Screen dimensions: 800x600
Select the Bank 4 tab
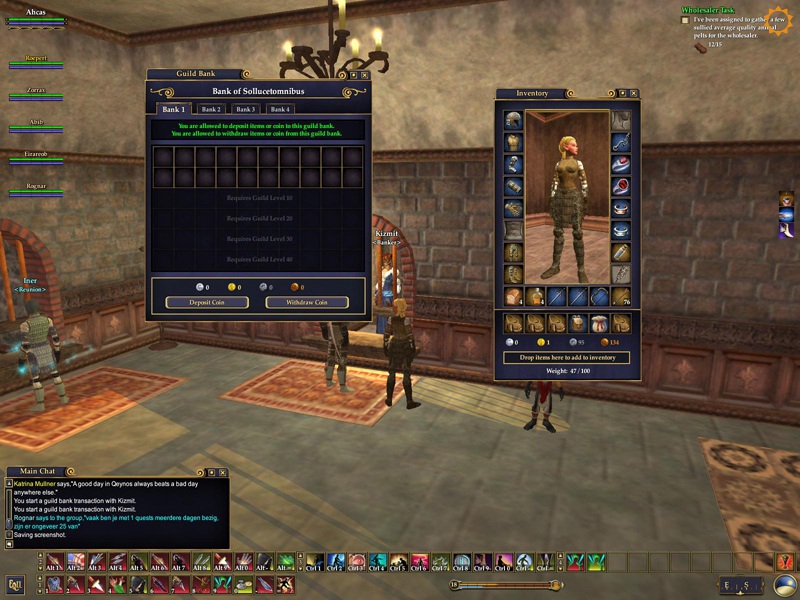(280, 109)
